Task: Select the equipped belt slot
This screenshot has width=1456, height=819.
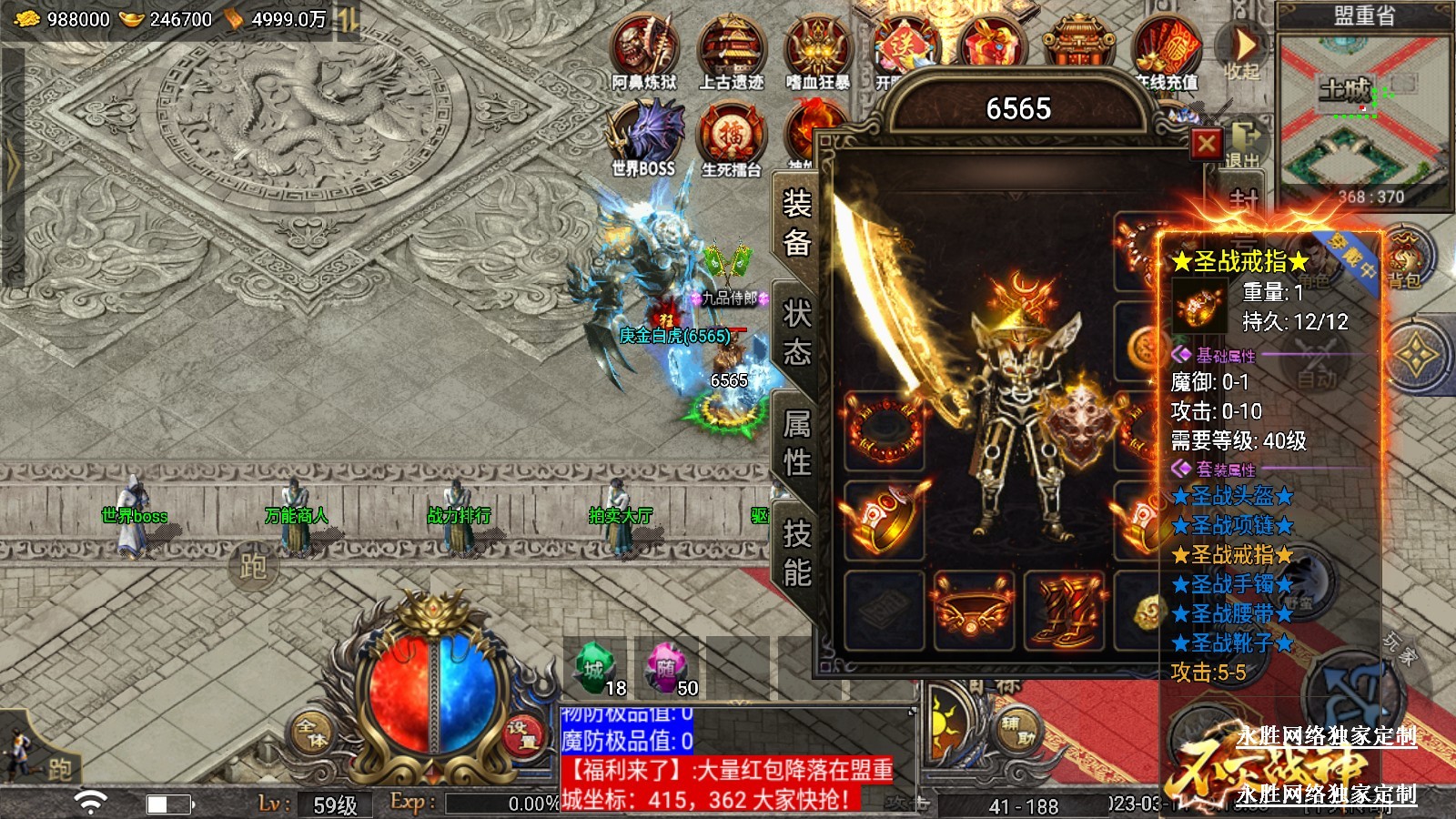Action: [x=973, y=611]
